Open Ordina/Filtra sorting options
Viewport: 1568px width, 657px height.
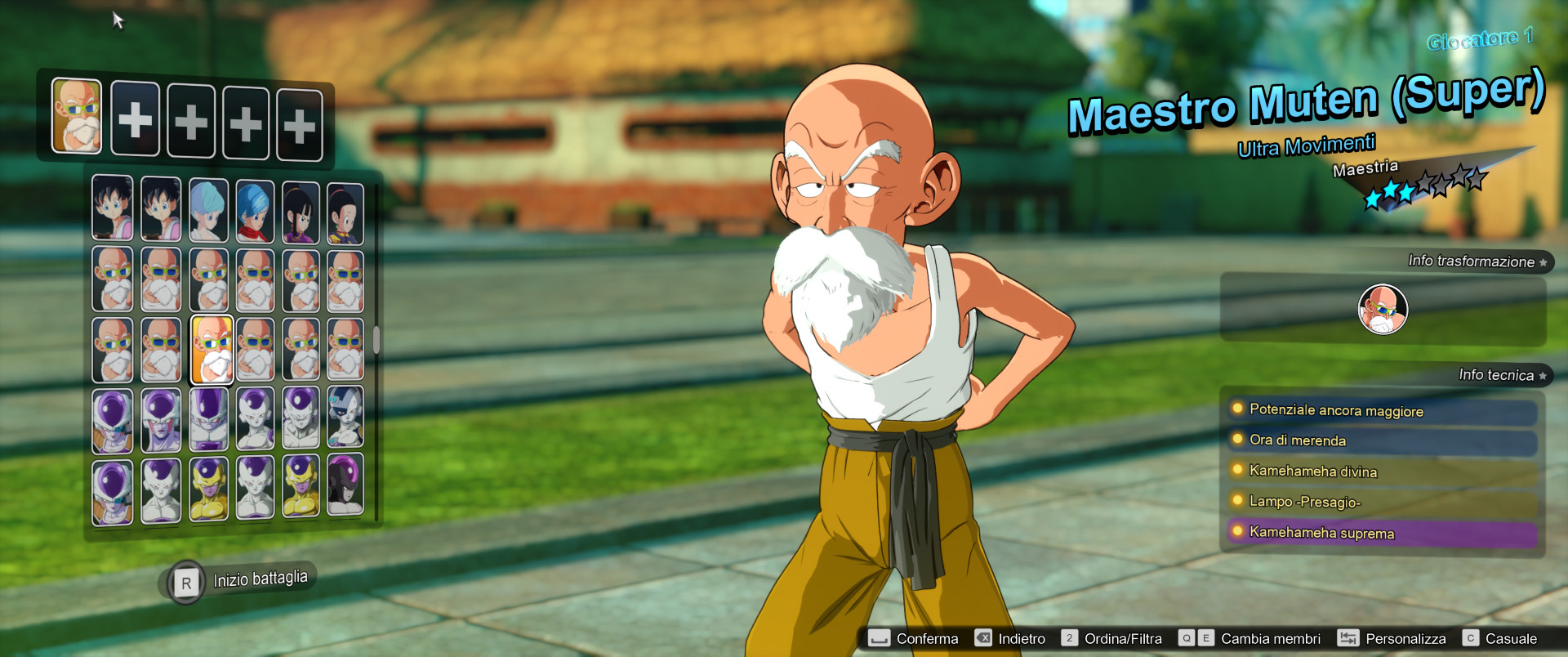coord(1122,638)
